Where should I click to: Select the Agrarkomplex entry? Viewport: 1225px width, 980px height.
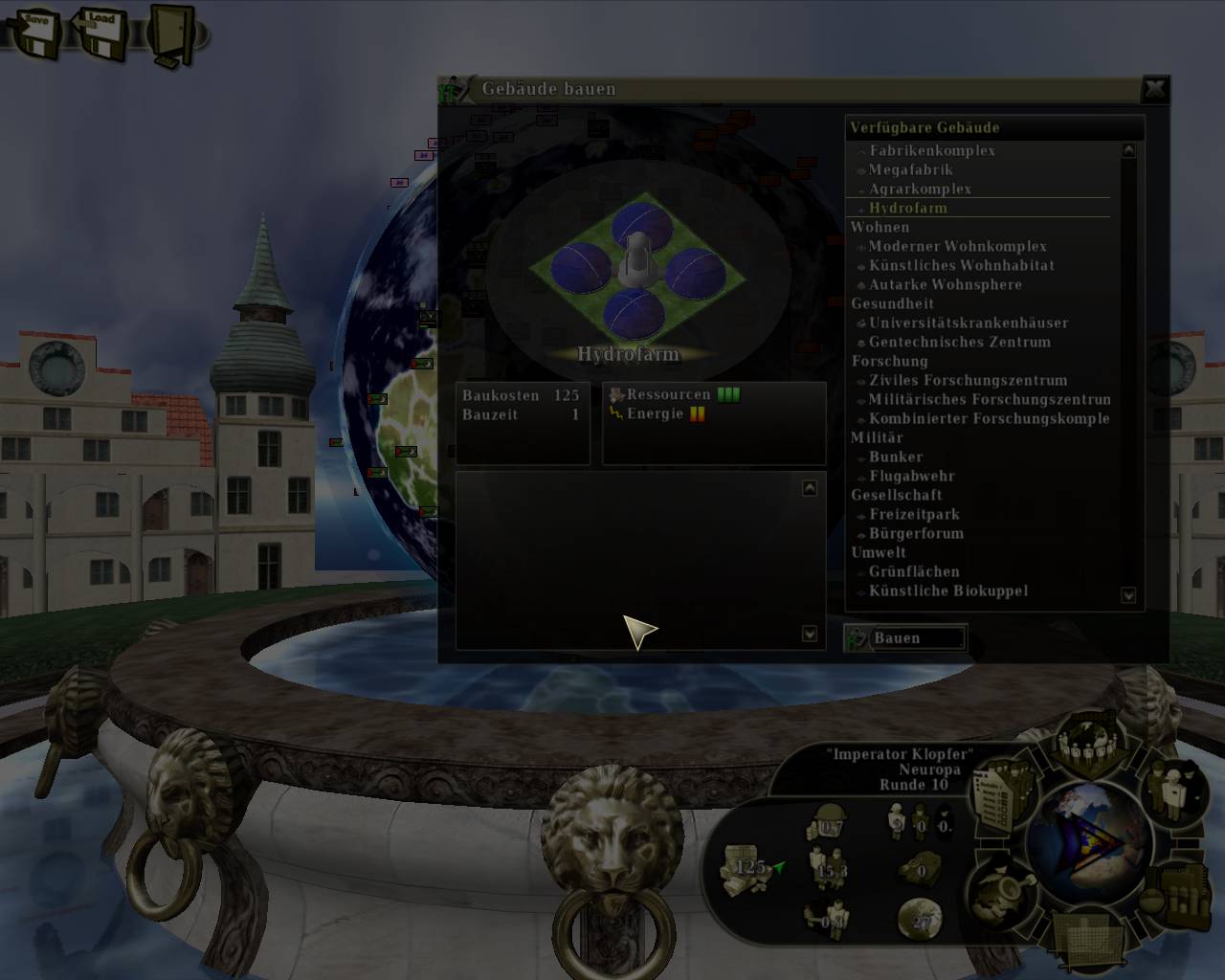click(919, 189)
